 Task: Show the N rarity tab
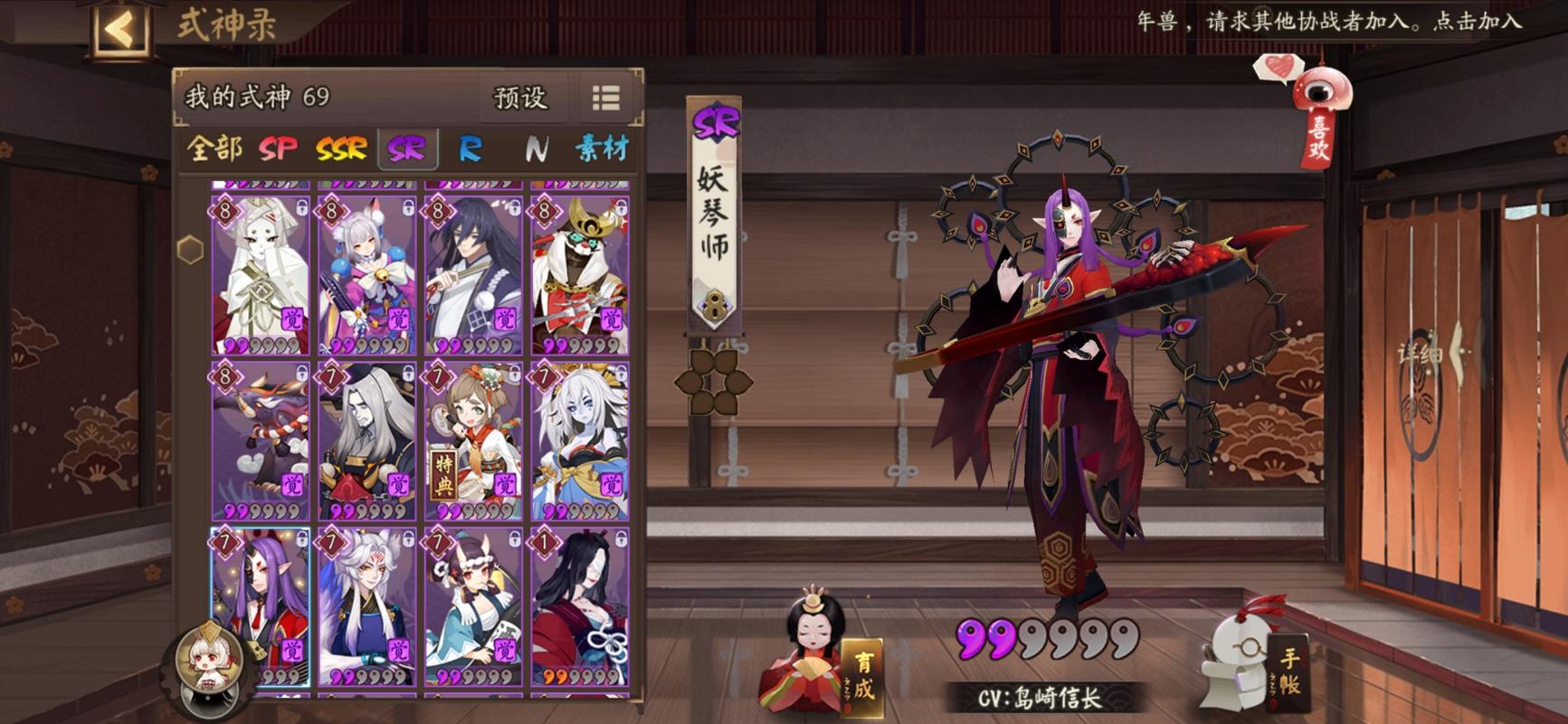point(536,148)
